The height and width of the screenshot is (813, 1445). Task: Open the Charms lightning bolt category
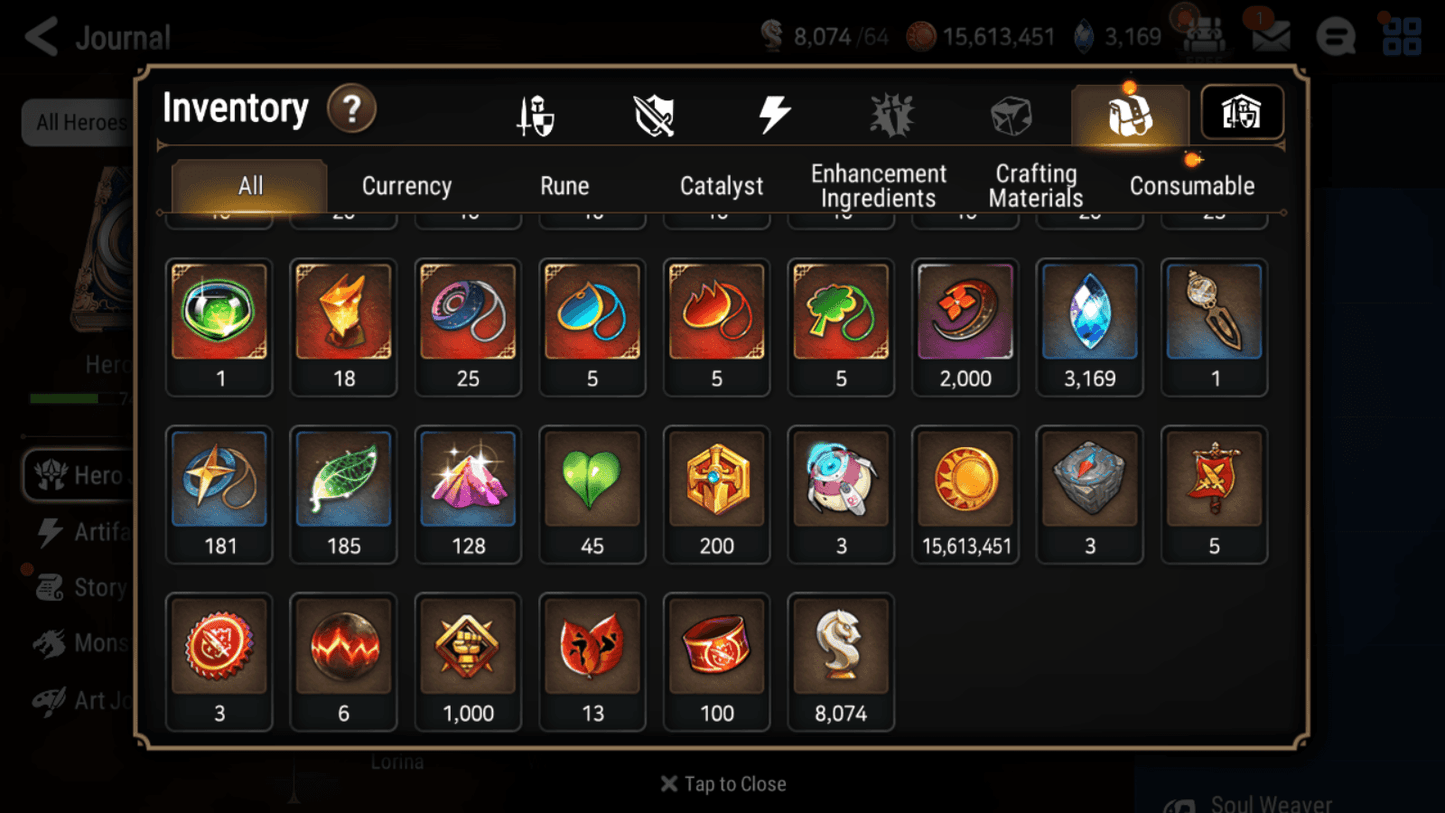(775, 113)
